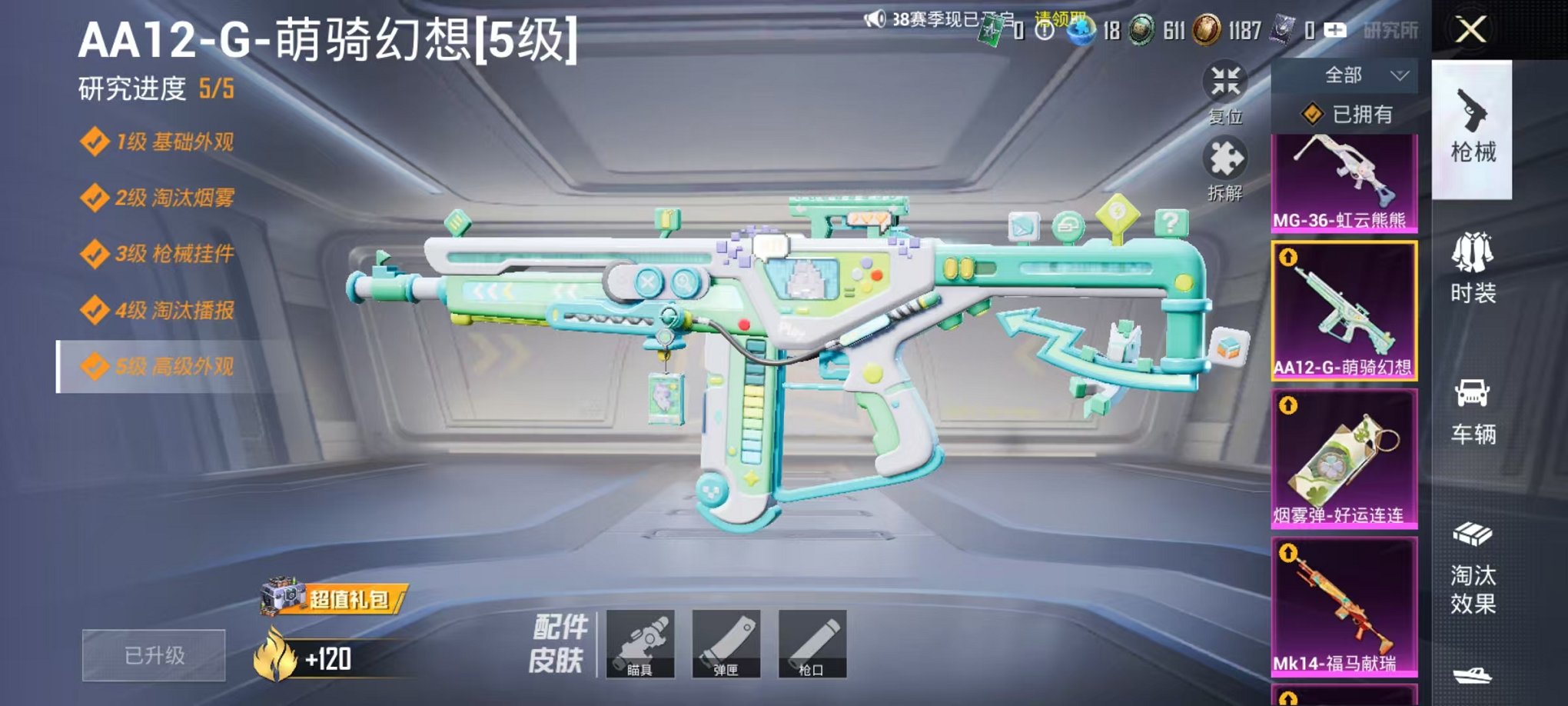Select the 弹匣 magazine accessory skin icon

tap(727, 644)
